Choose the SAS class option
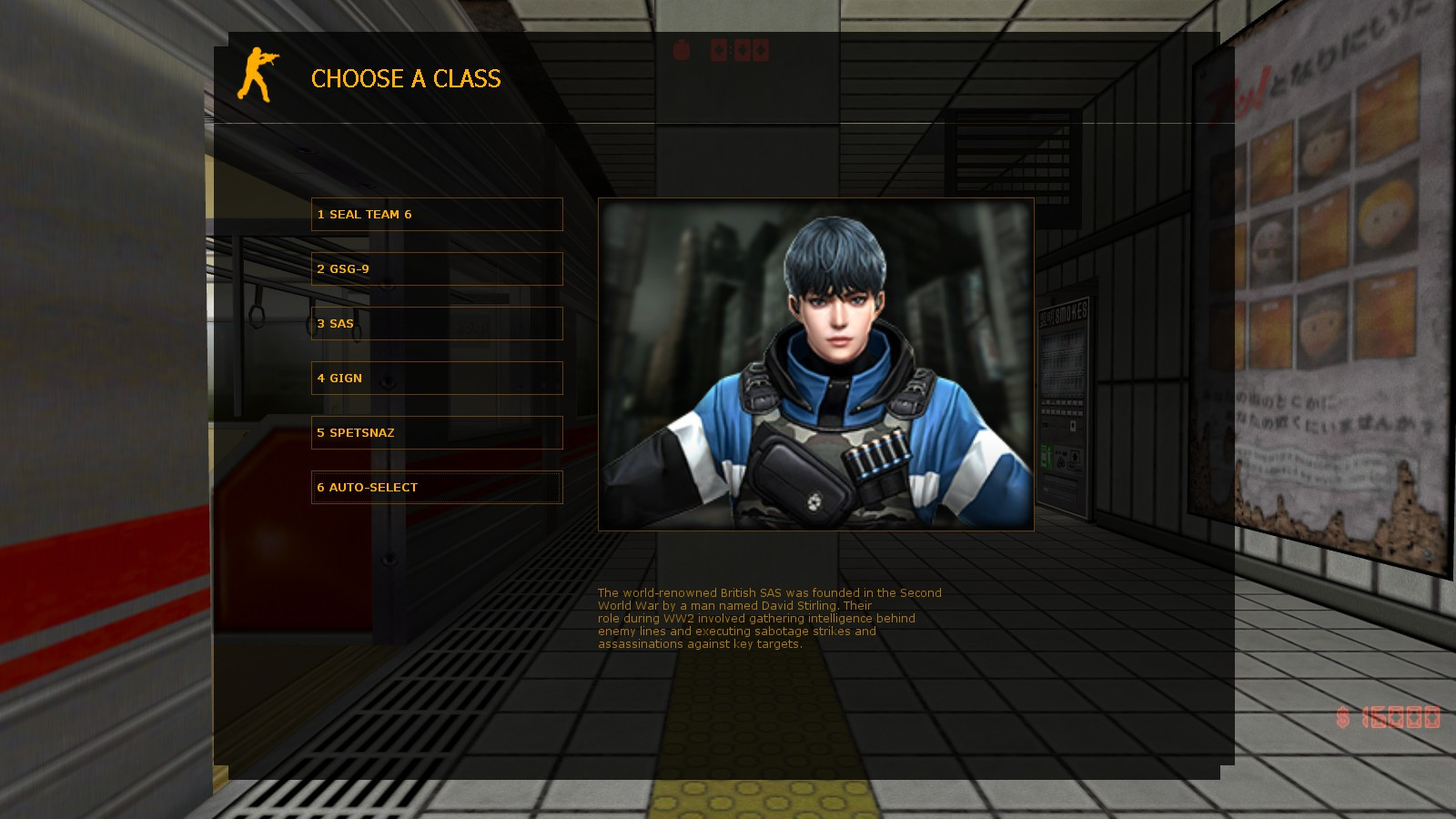 437,323
